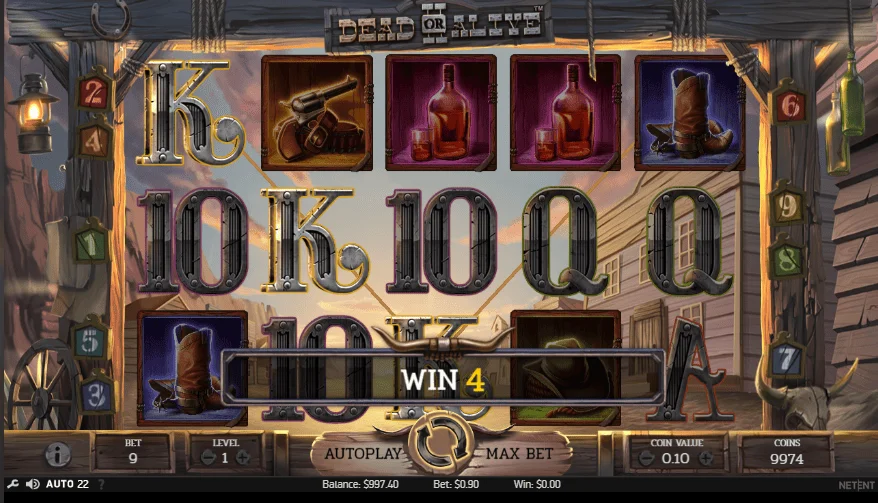Click the AUTO 22 autoplay counter
The height and width of the screenshot is (503, 878).
tap(68, 484)
